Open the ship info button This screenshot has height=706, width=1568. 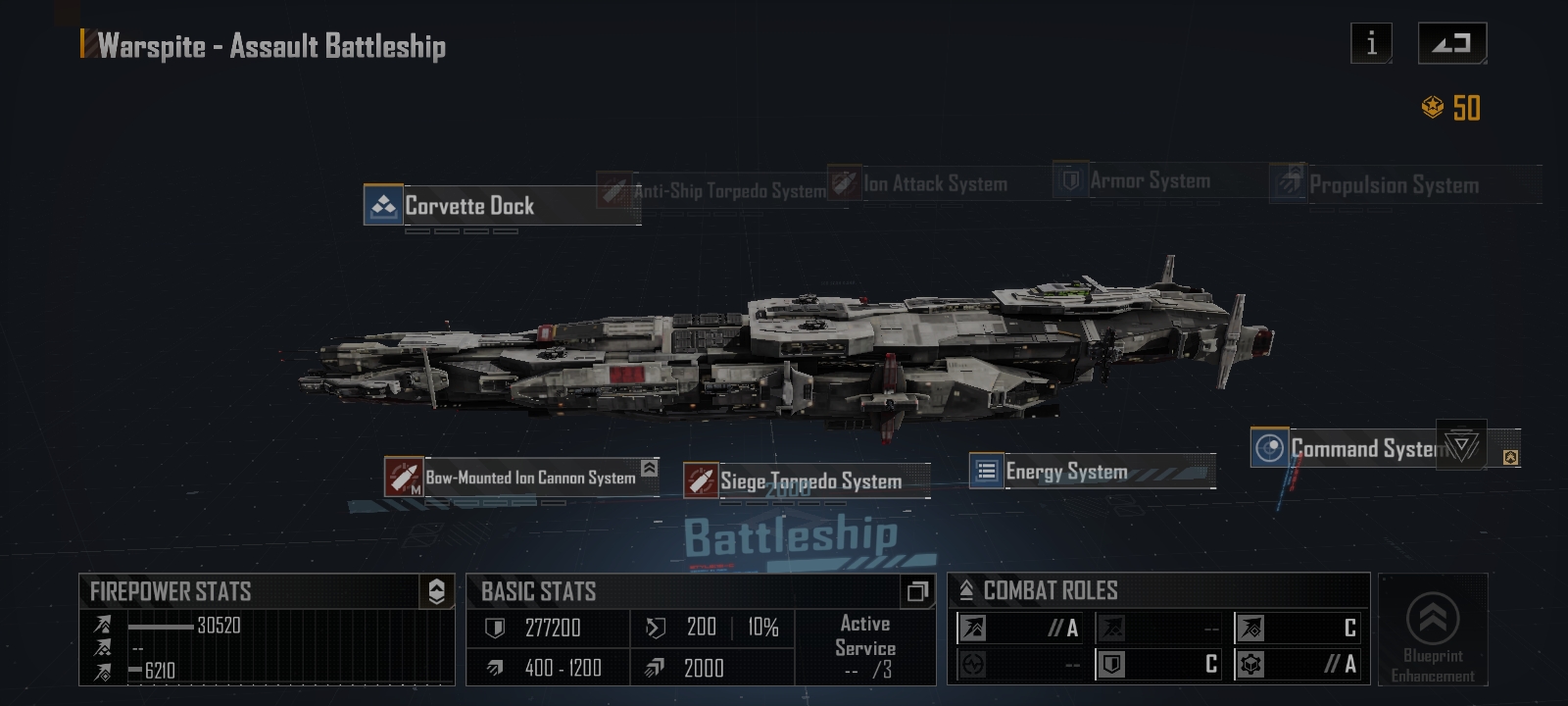click(1371, 43)
